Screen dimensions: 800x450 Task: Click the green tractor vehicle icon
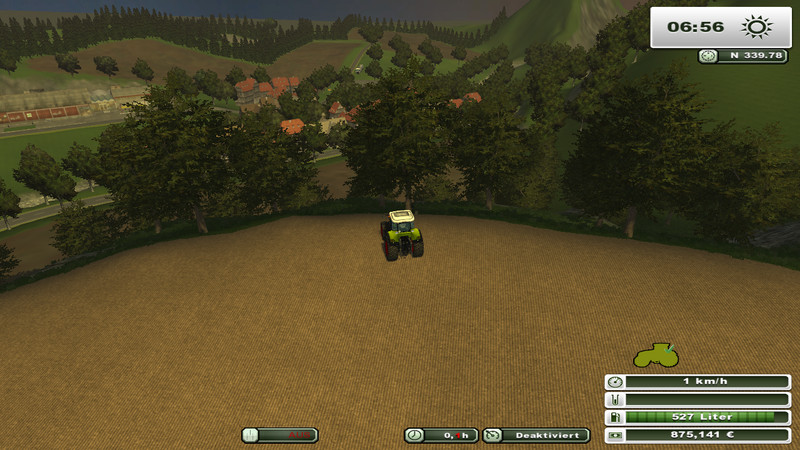click(656, 355)
